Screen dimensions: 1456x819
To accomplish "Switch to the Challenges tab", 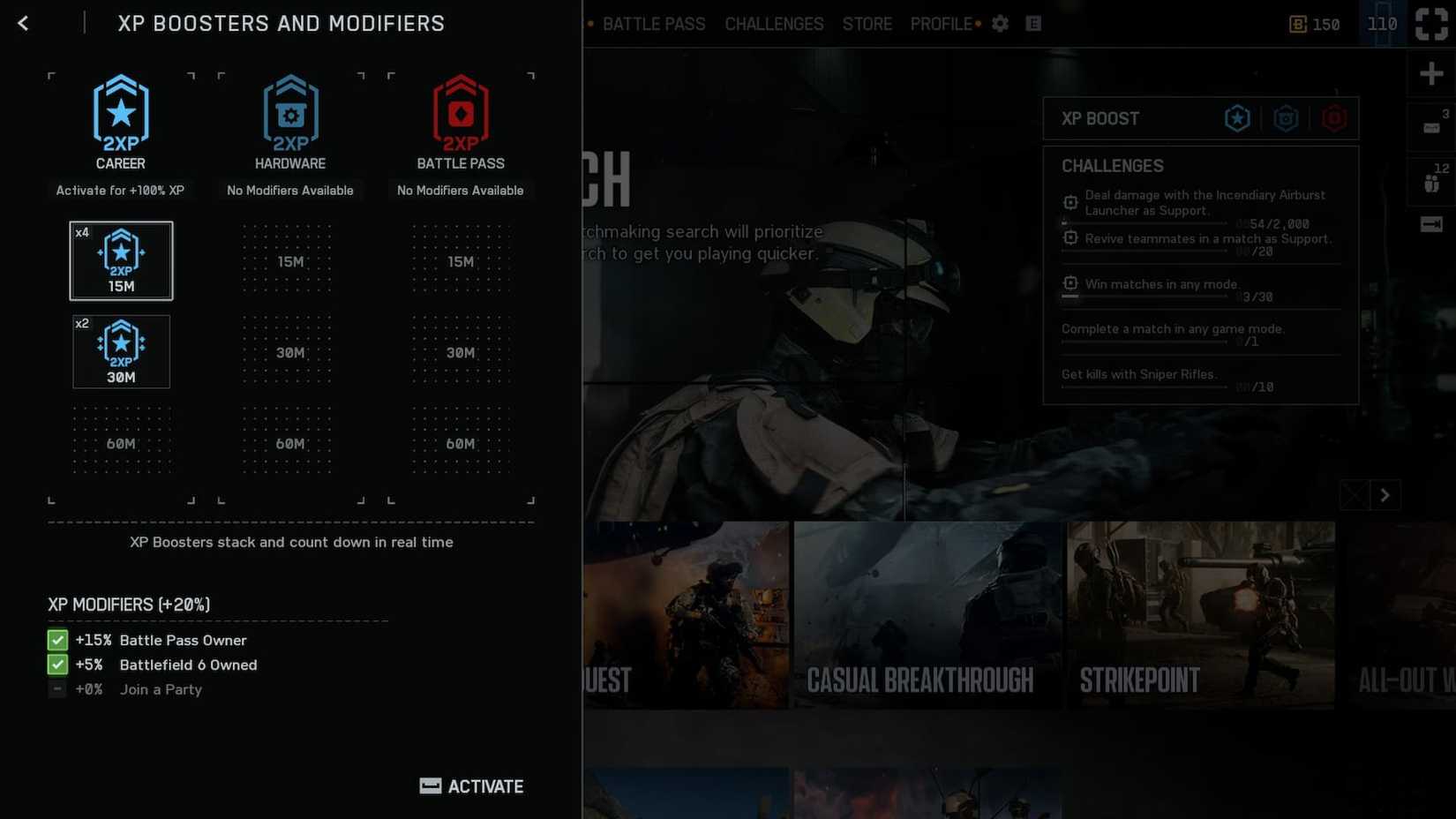I will [774, 24].
